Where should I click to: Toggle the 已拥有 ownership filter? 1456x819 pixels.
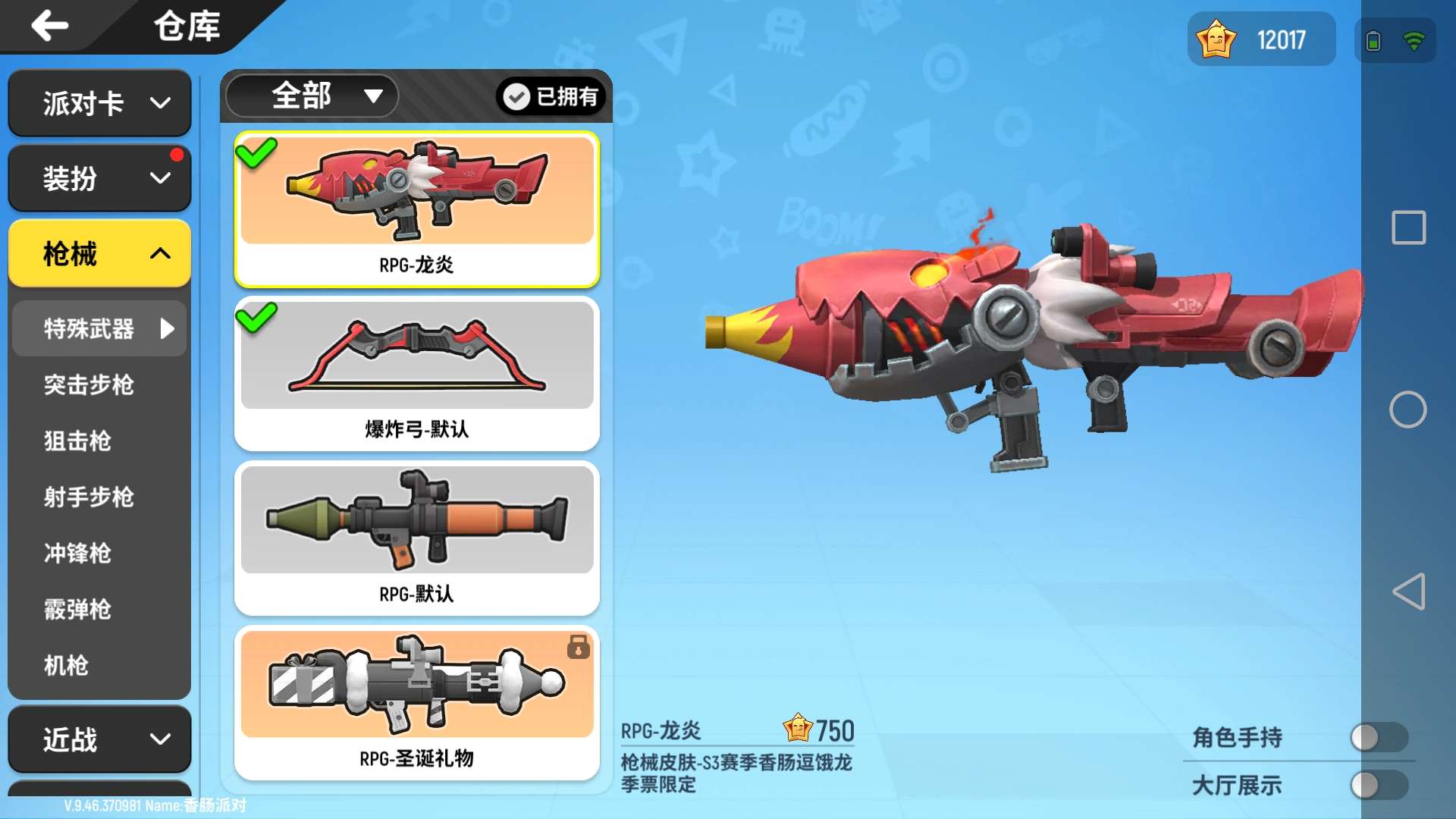click(551, 96)
